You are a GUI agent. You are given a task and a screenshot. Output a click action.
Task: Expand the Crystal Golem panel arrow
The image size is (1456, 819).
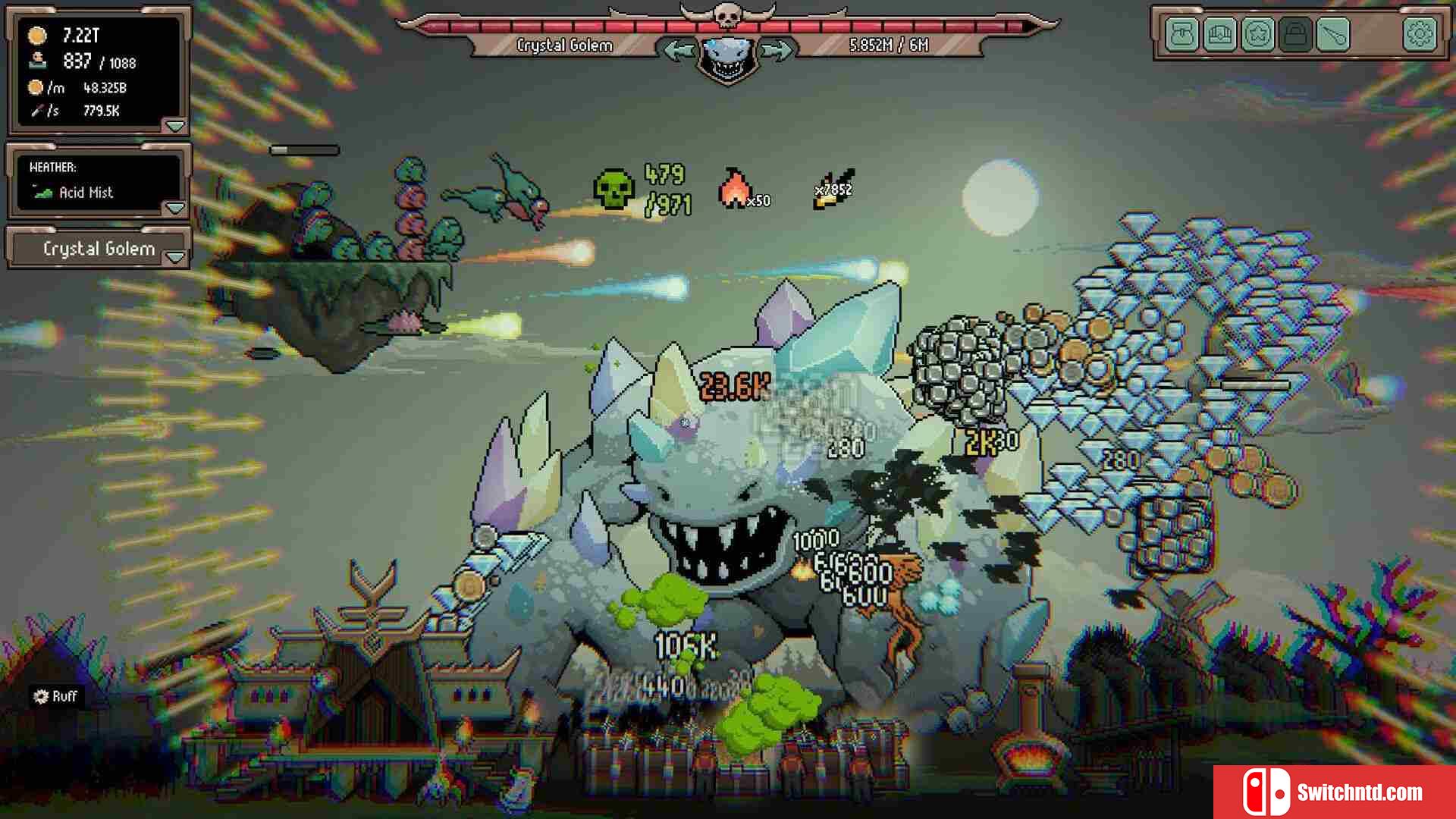[x=175, y=258]
